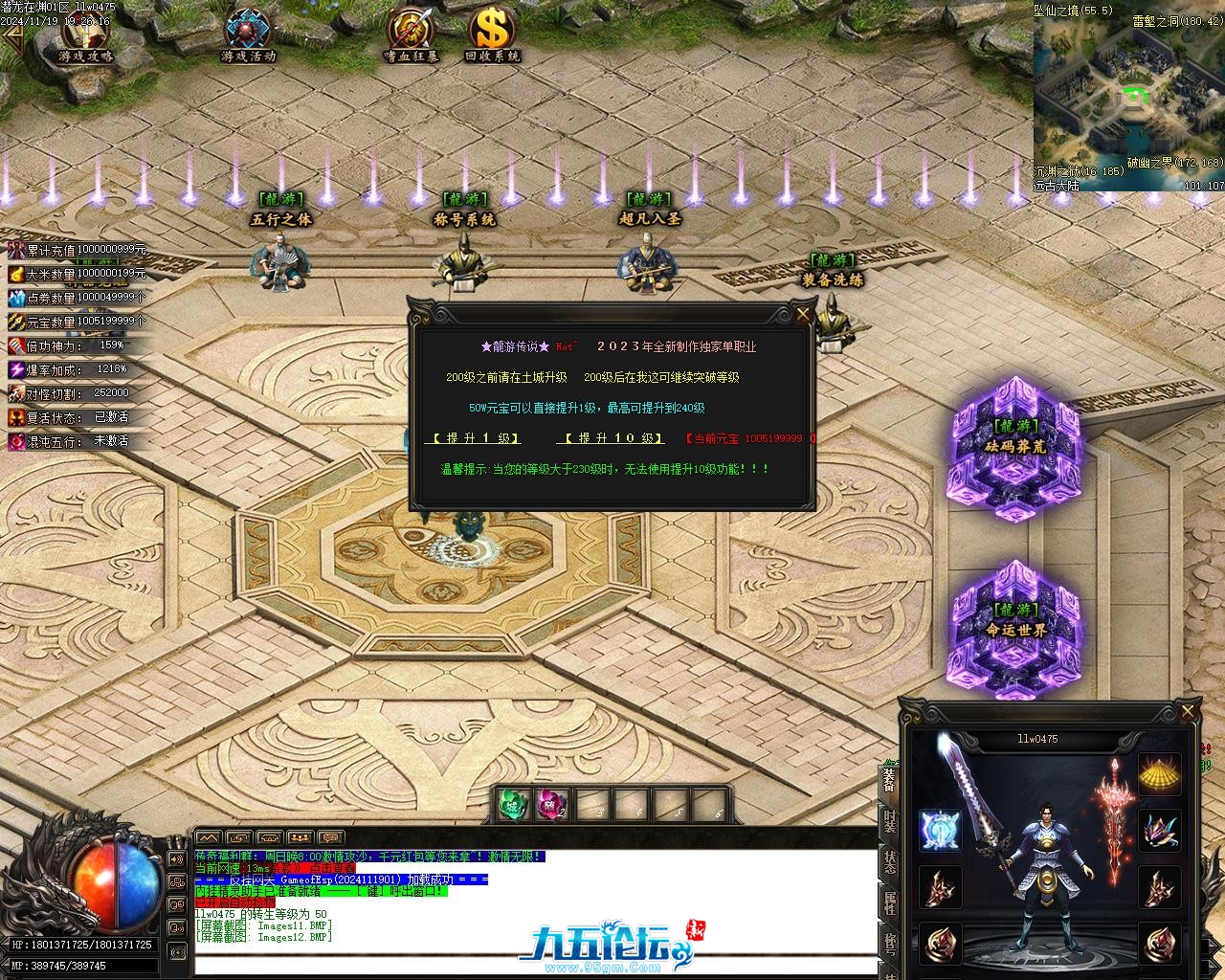Select the glowing blue medal equipment slot
The width and height of the screenshot is (1225, 980).
click(x=940, y=830)
